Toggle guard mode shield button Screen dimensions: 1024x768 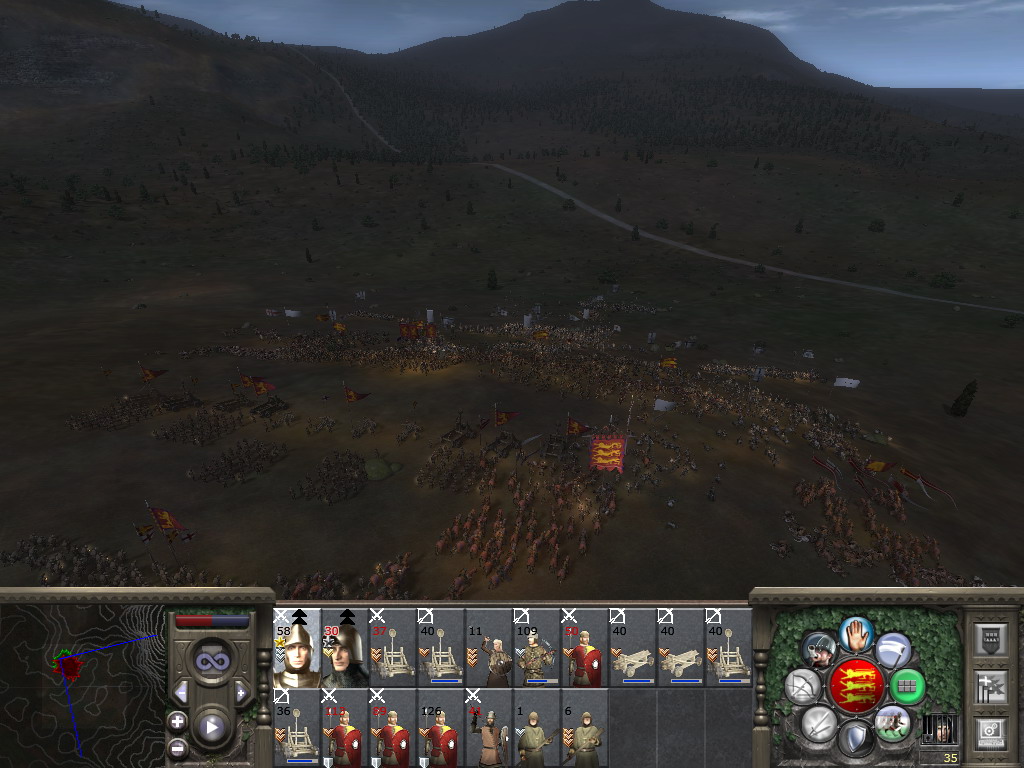[856, 740]
